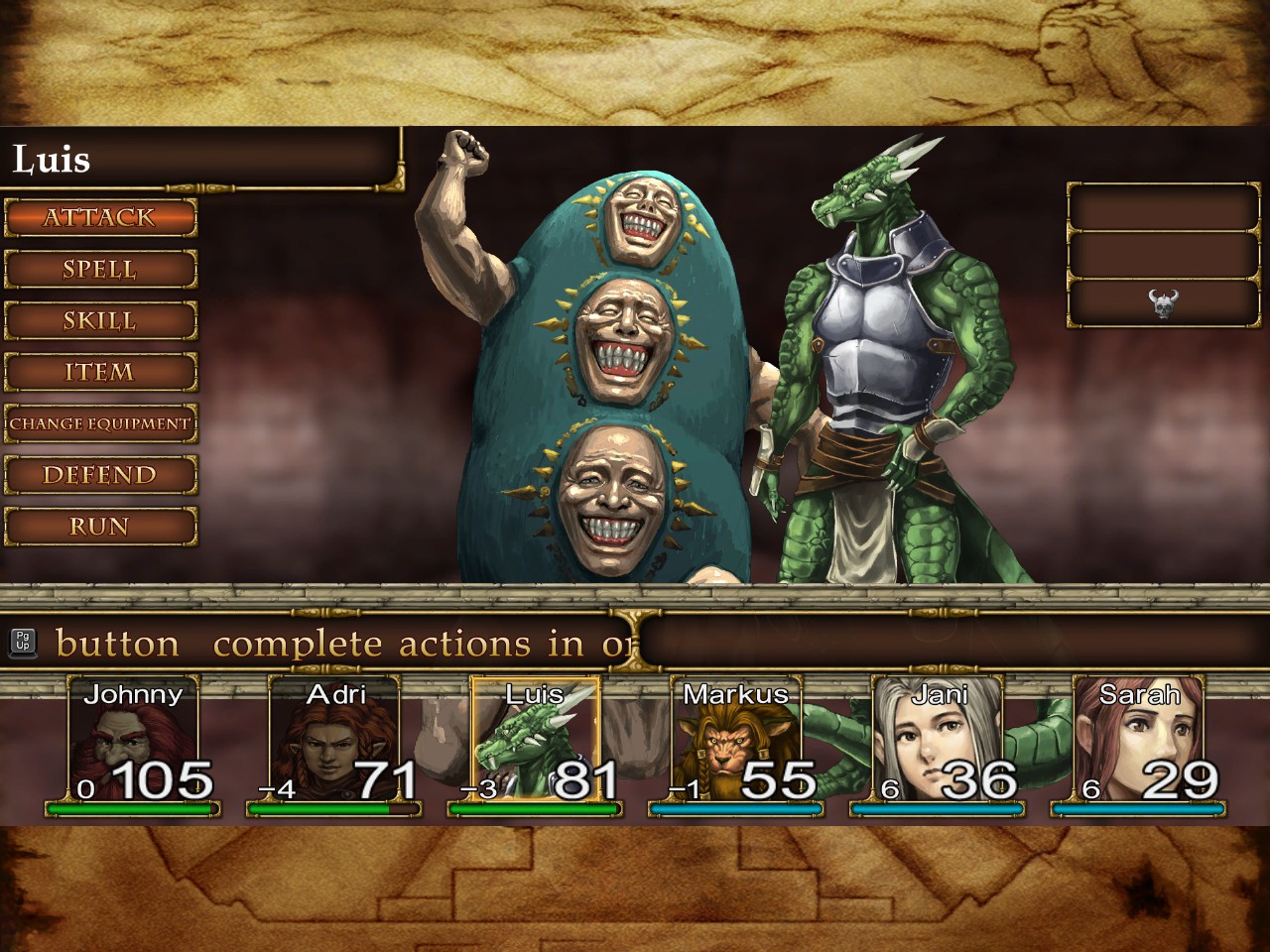Screen dimensions: 1270x952
Task: Click Change Equipment option
Action: pos(100,424)
